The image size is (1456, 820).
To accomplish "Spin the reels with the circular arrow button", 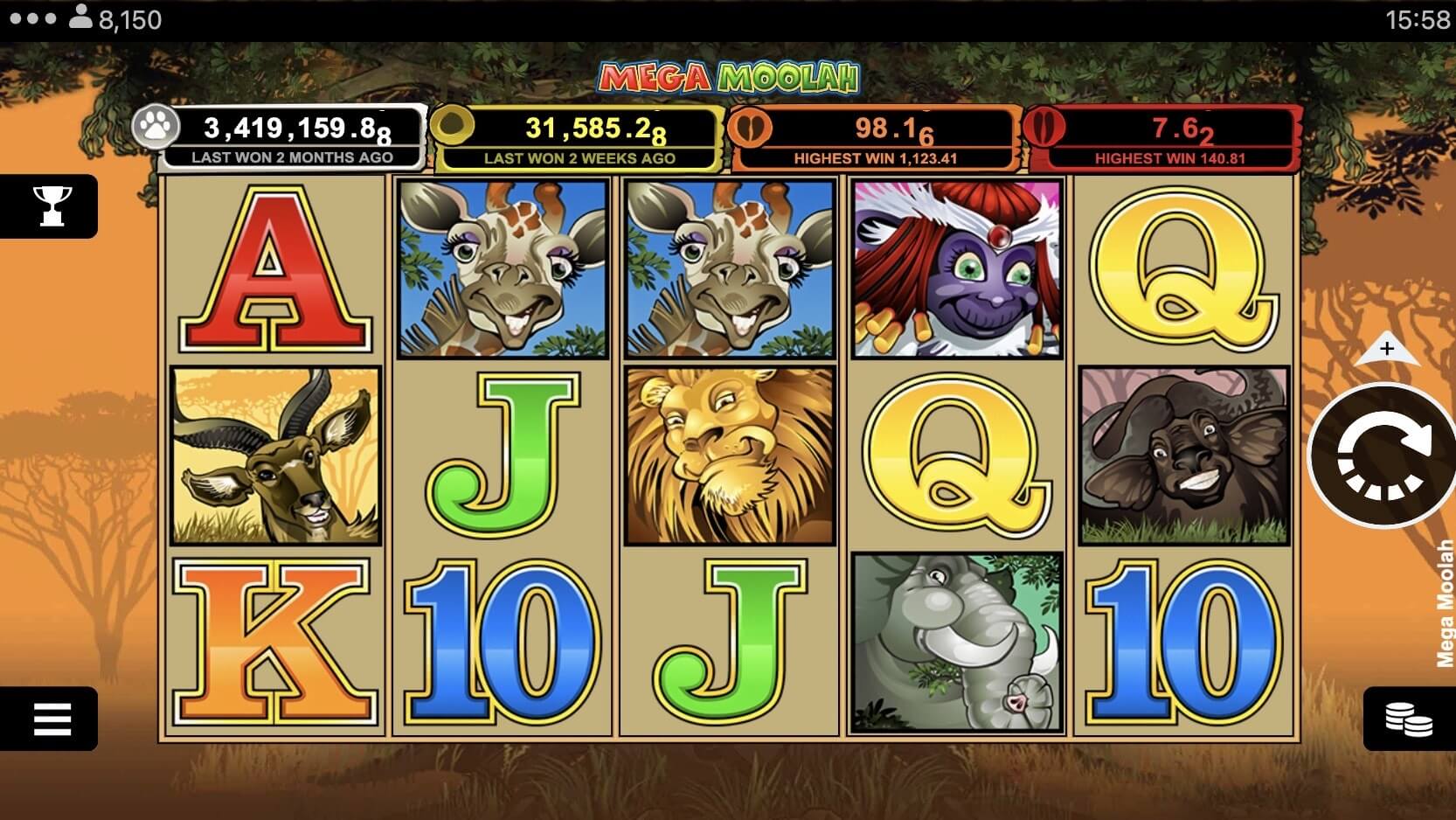I will click(1384, 455).
